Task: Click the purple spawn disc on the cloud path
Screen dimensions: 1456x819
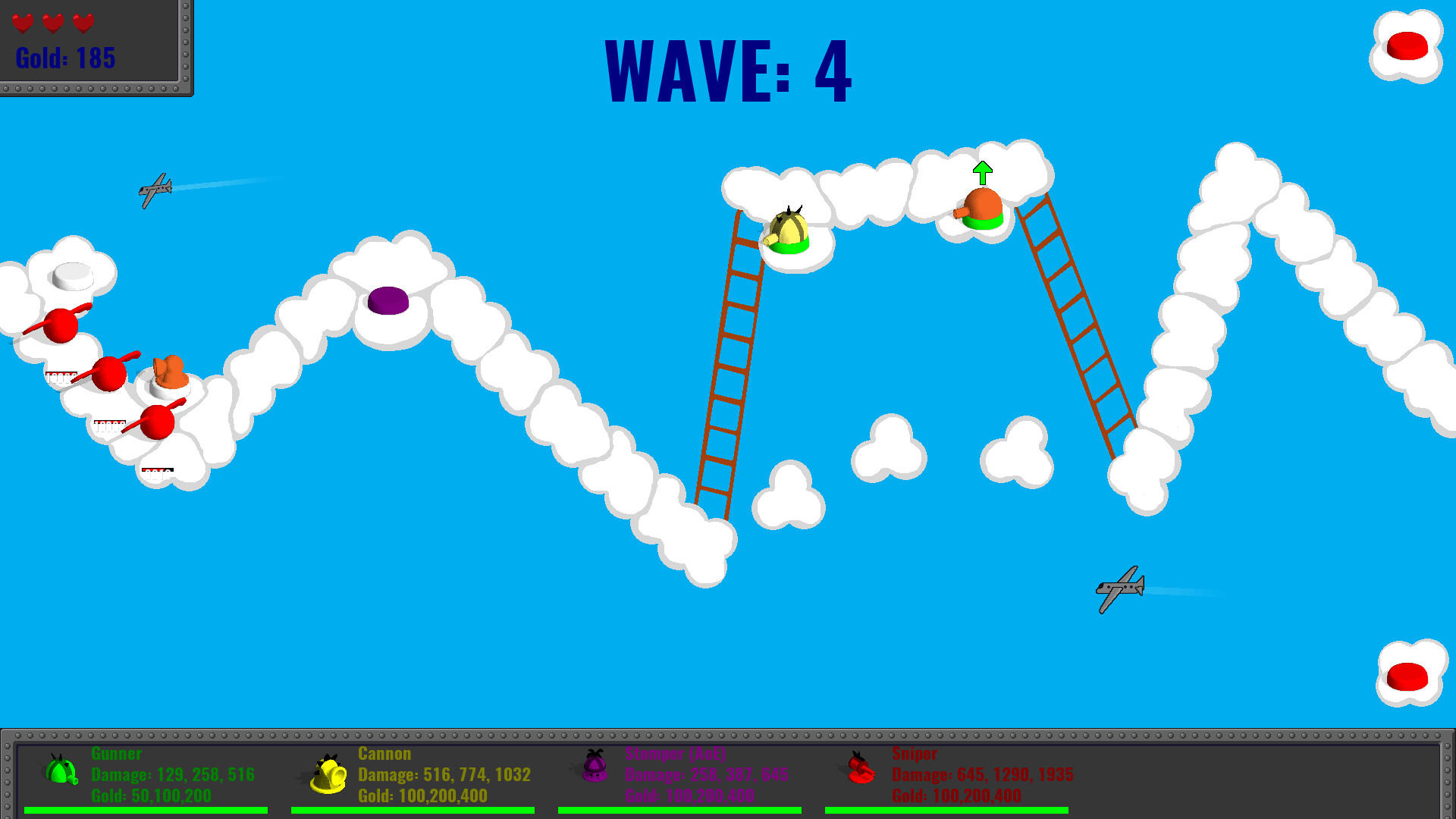Action: (388, 302)
